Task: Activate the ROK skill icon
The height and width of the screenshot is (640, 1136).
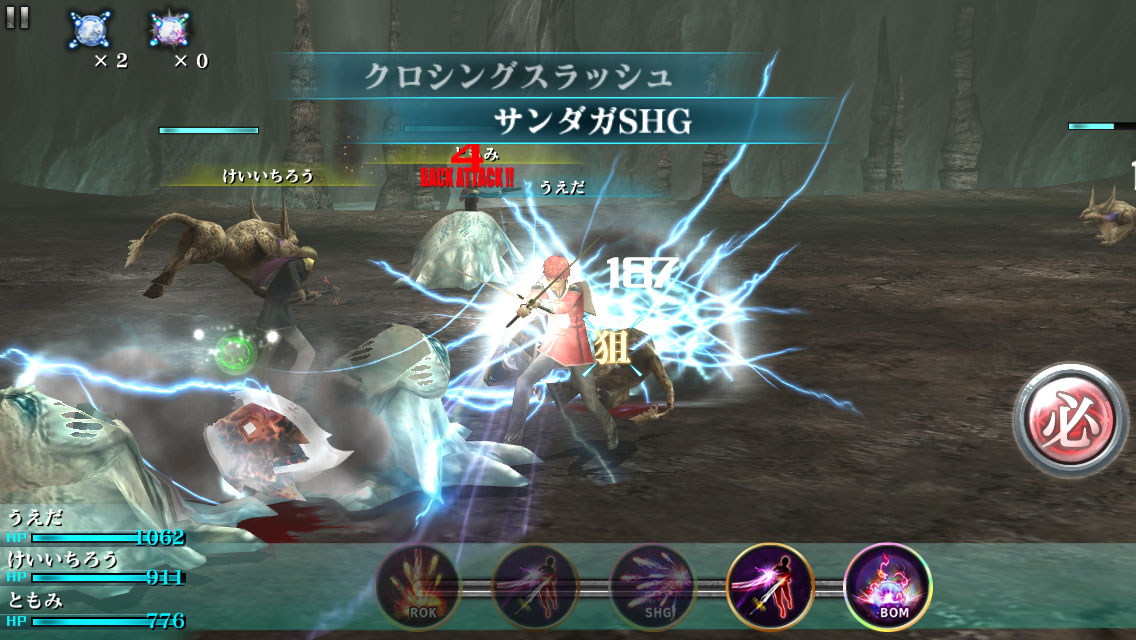Action: tap(418, 586)
